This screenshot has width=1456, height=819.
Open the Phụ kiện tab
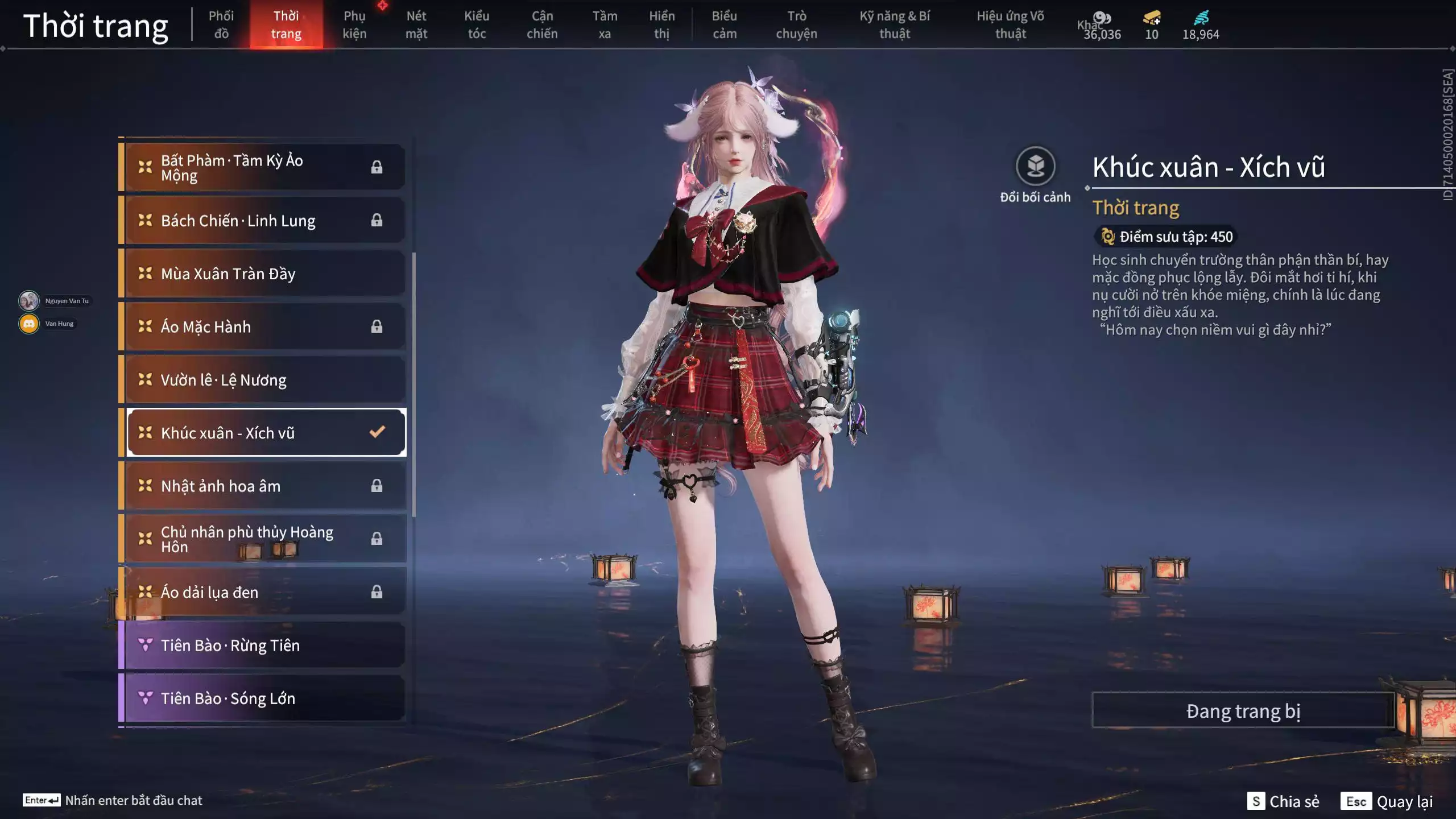point(354,25)
